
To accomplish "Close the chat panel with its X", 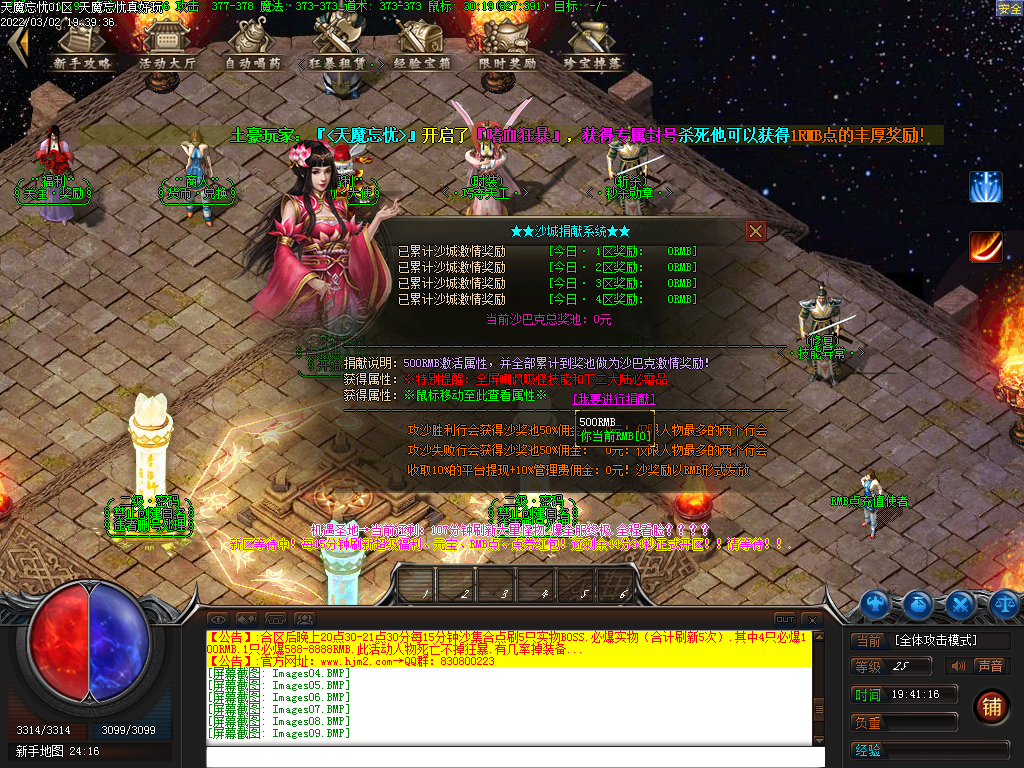I will (812, 619).
